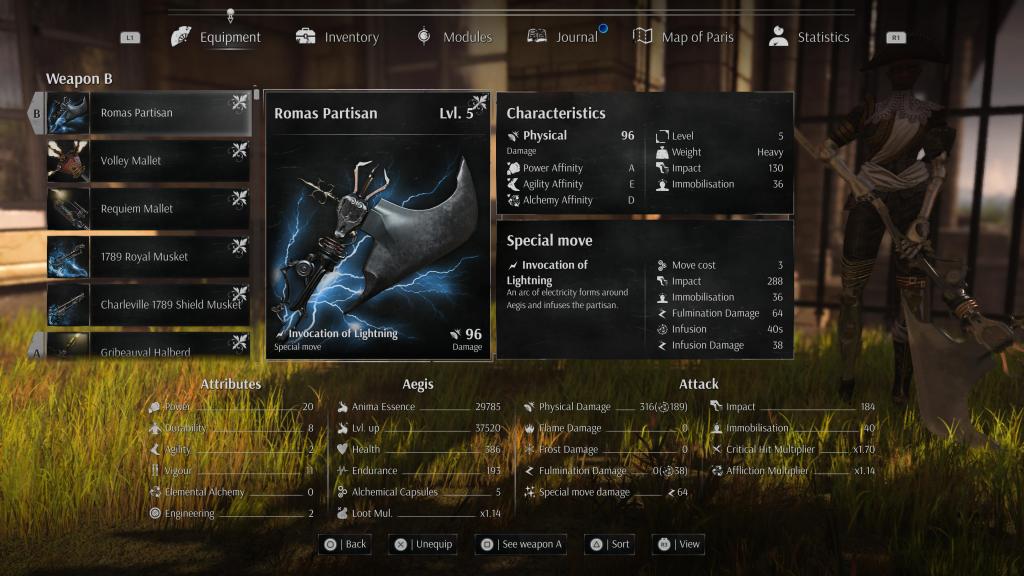Select the Romas Partisan weapon row
1024x576 pixels.
[x=148, y=113]
